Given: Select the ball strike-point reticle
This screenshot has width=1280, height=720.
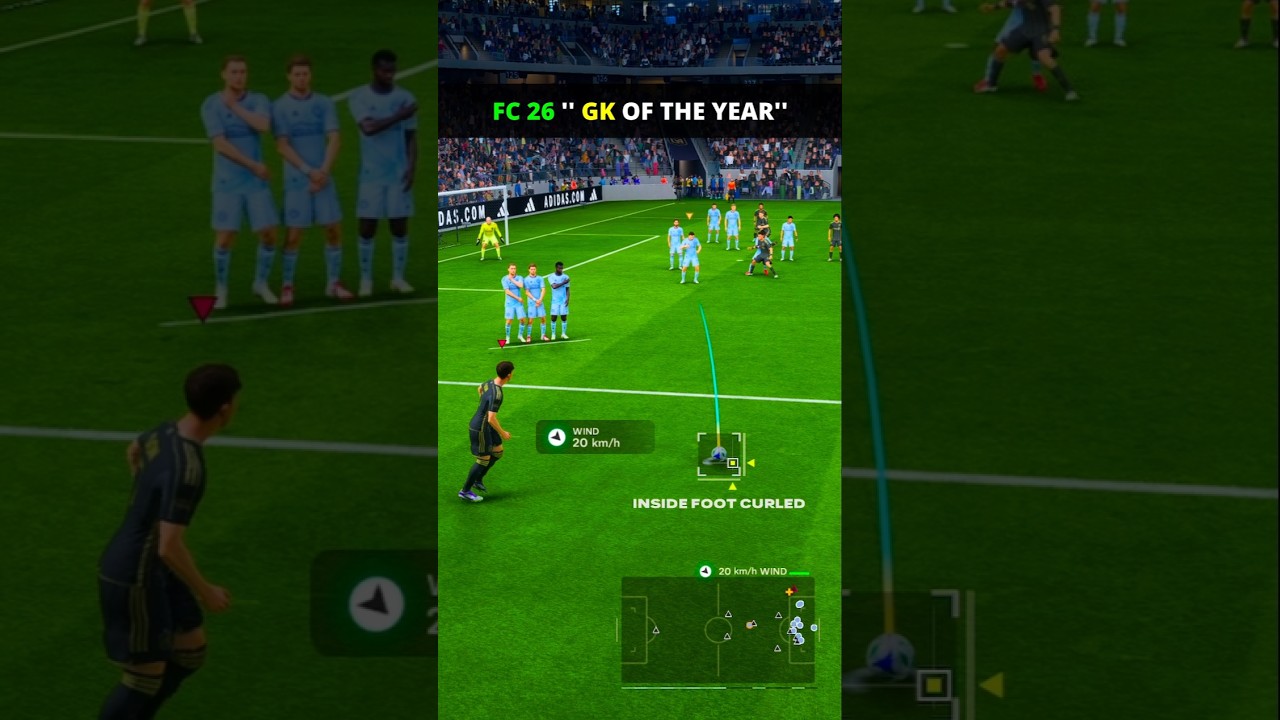Looking at the screenshot, I should point(720,455).
